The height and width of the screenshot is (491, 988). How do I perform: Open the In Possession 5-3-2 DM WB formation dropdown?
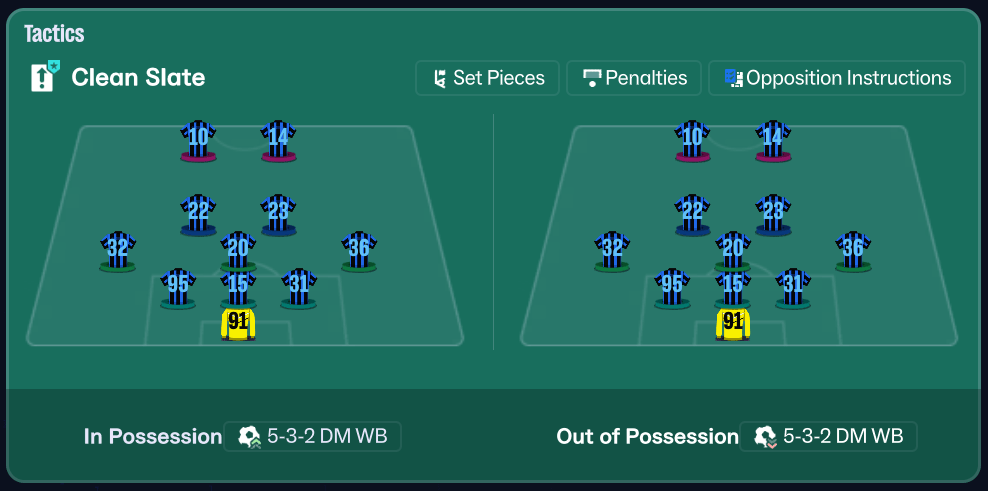click(x=312, y=436)
